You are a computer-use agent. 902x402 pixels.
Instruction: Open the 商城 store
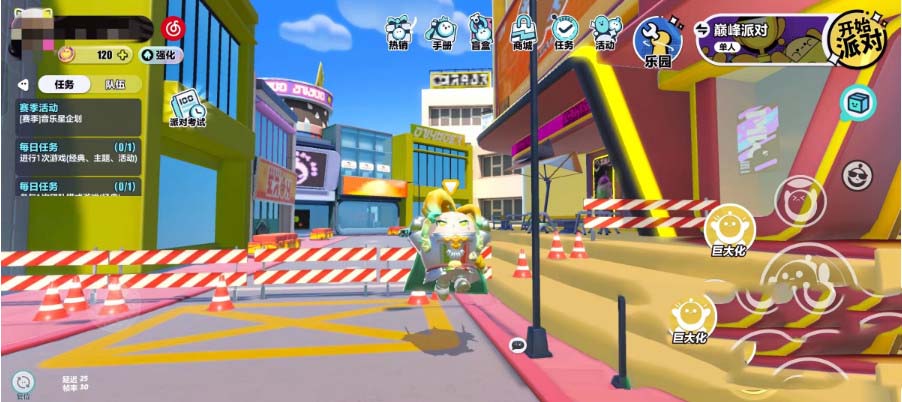[x=522, y=32]
